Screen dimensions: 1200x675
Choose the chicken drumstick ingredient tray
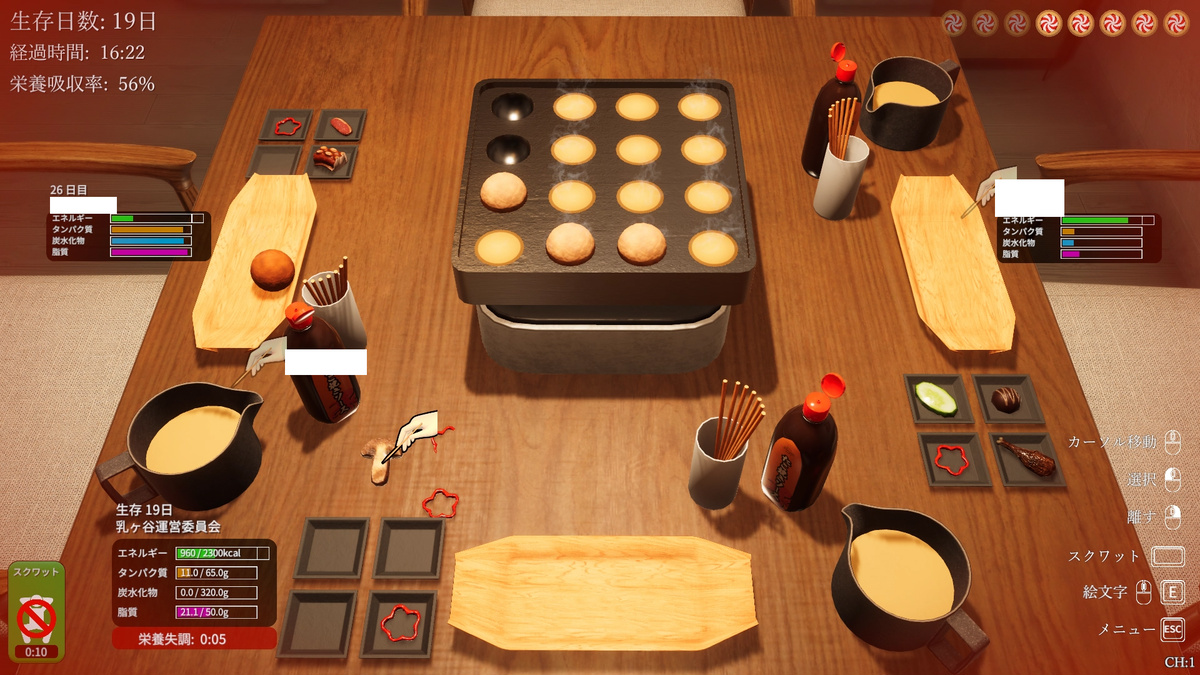(x=1024, y=458)
